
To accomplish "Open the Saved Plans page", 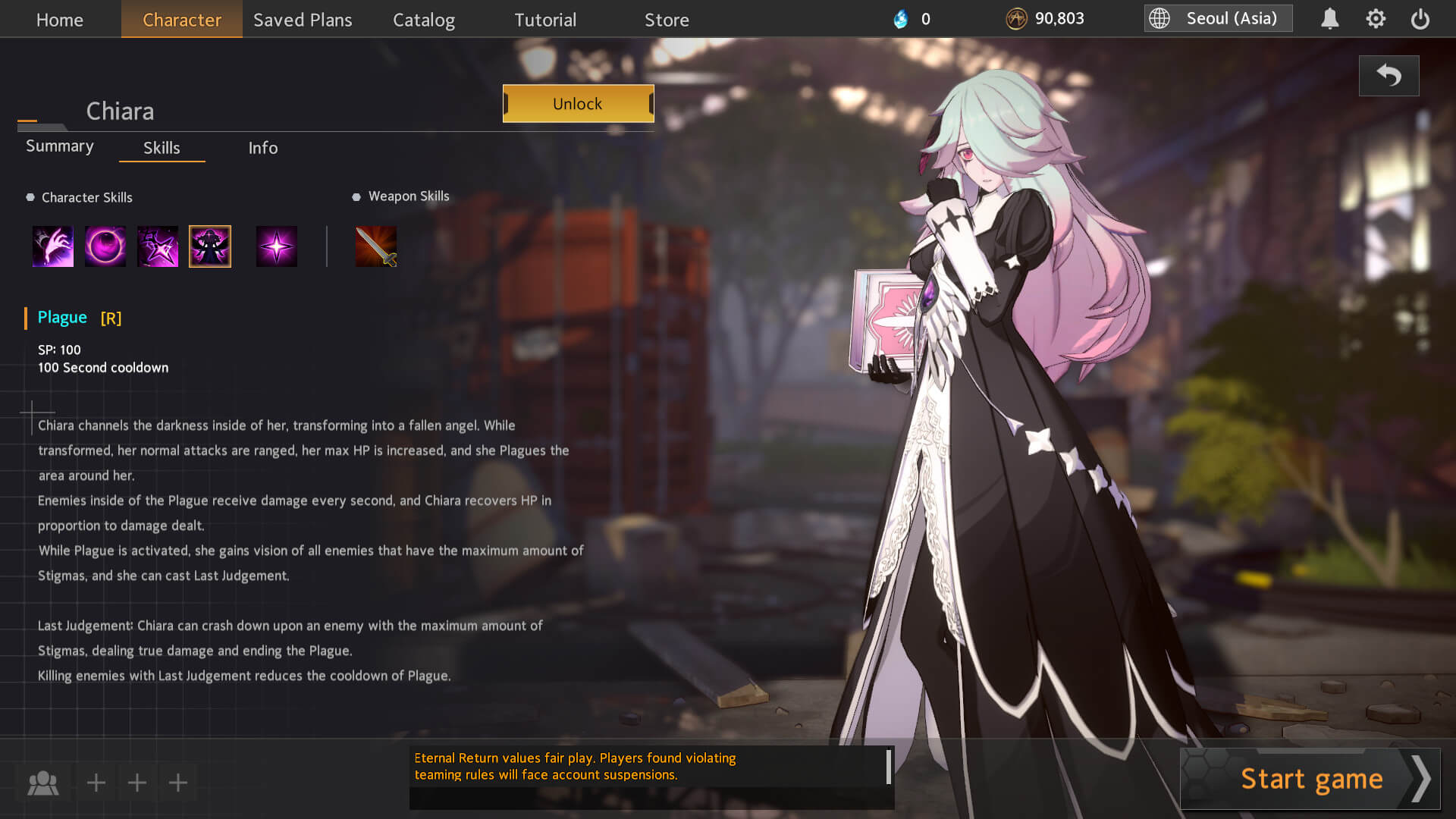I will (x=303, y=20).
